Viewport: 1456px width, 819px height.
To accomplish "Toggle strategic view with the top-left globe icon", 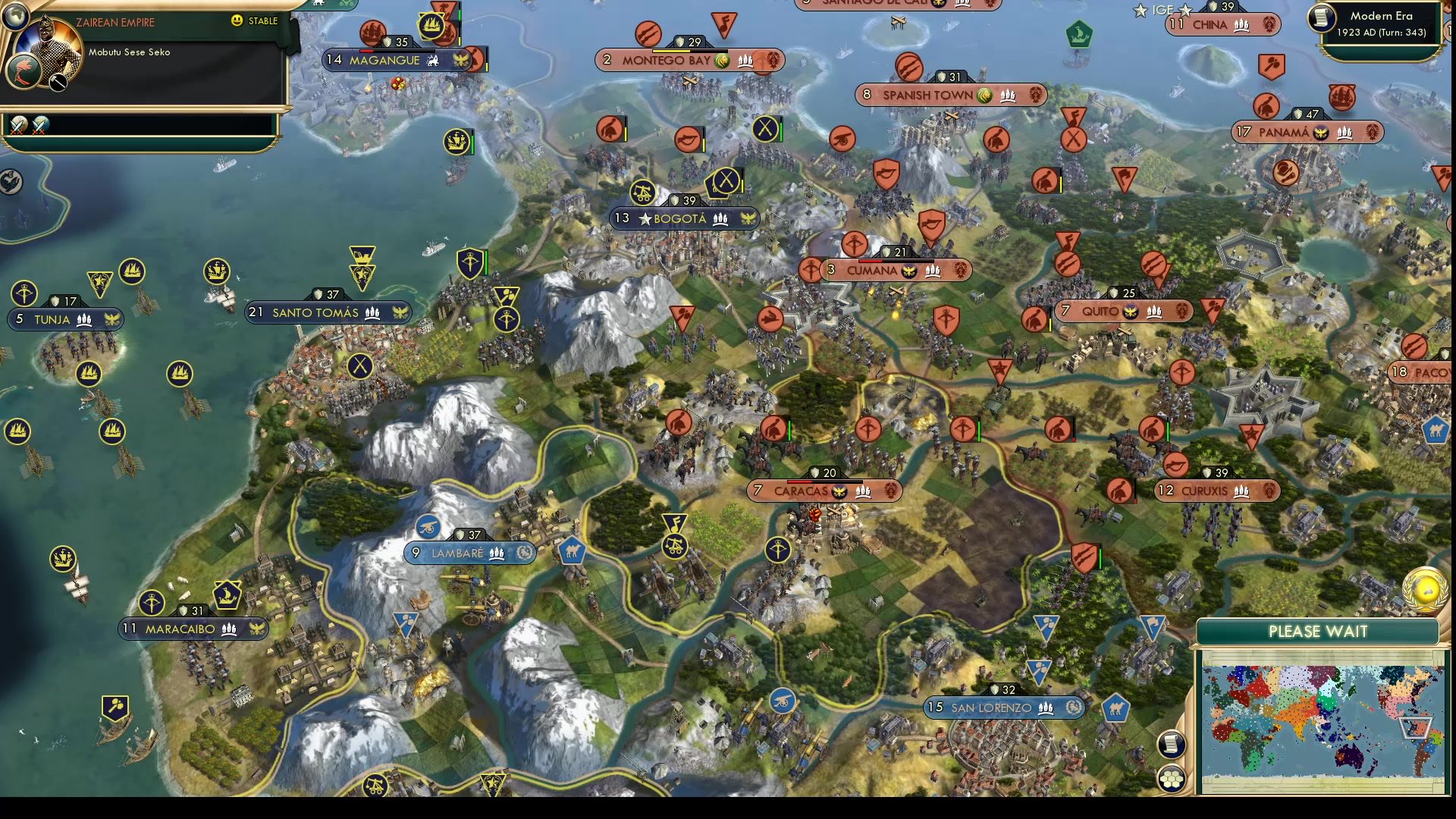I will pos(15,17).
